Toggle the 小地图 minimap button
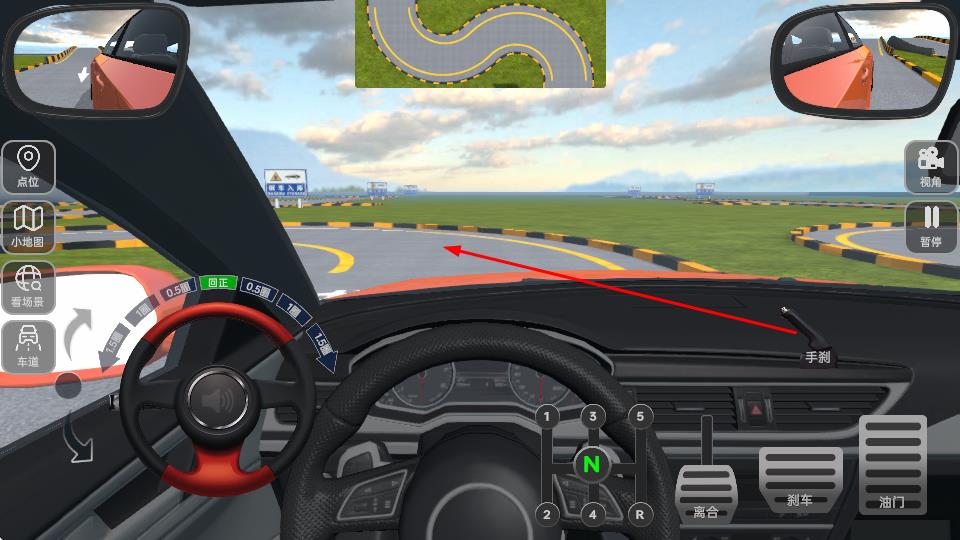 [28, 225]
